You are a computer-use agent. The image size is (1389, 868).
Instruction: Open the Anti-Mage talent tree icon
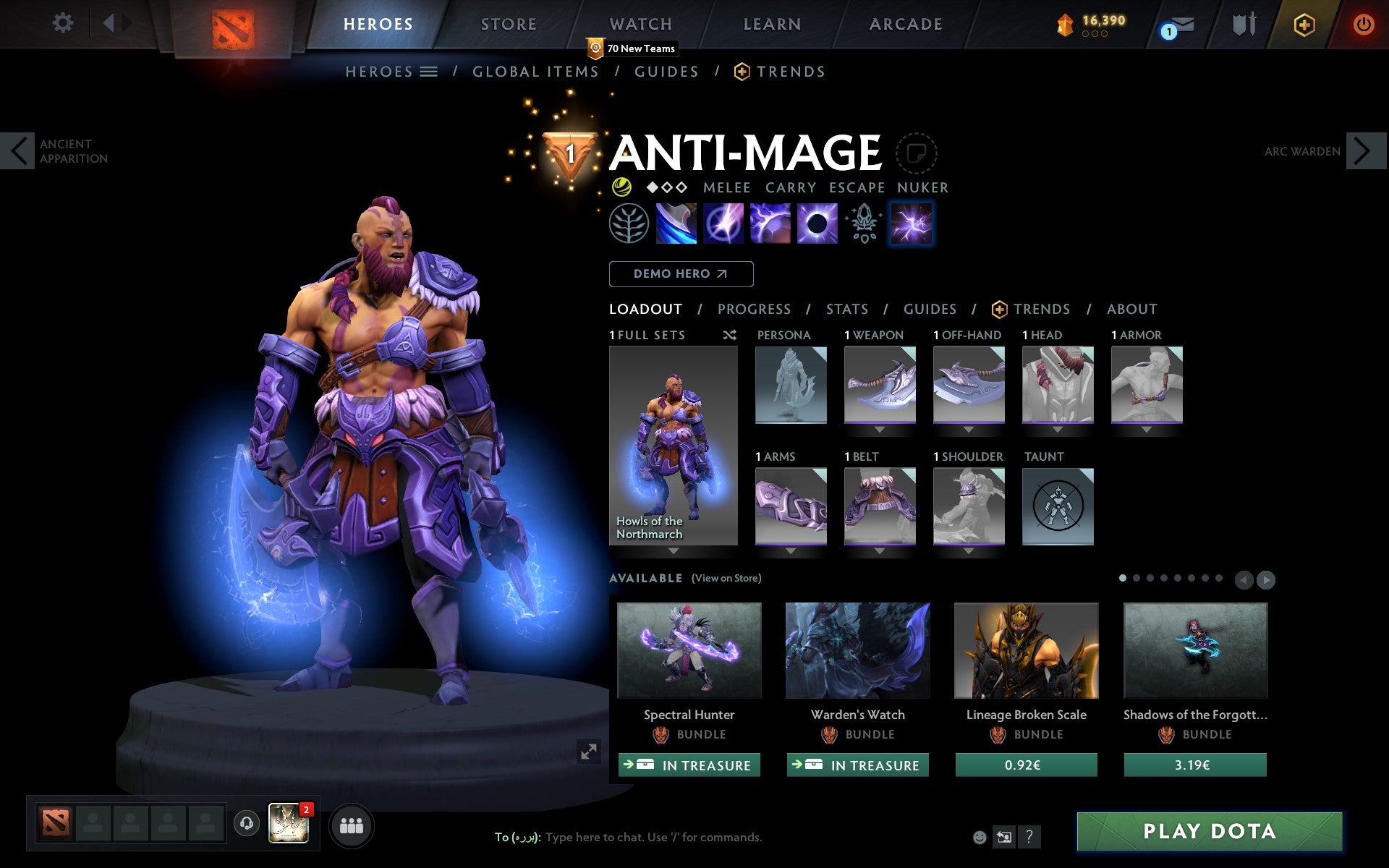pos(628,223)
